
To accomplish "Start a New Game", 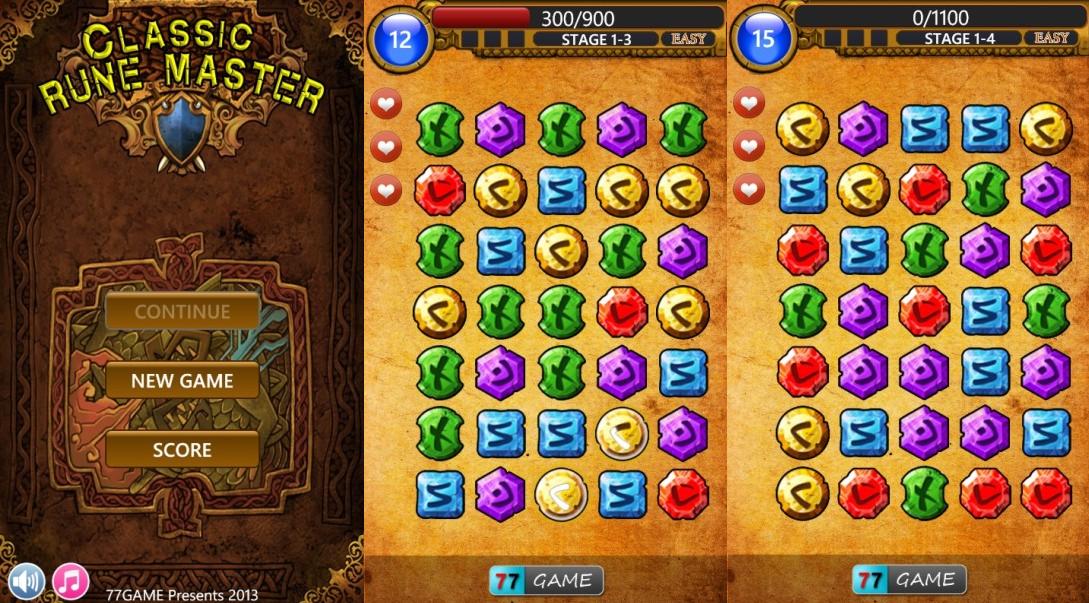I will tap(182, 381).
